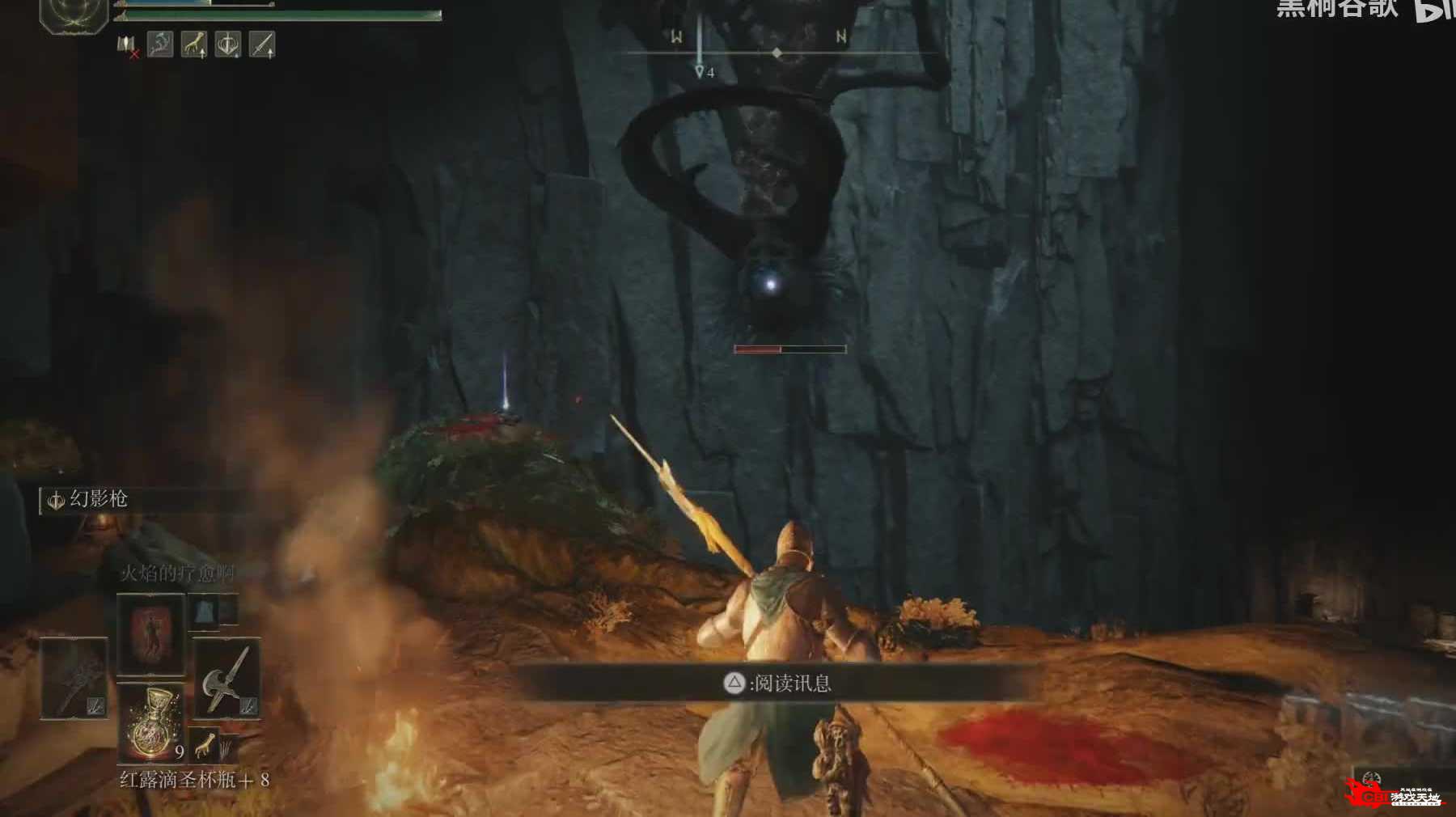The image size is (1456, 817).
Task: Click the torn book red X status icon
Action: click(x=128, y=45)
